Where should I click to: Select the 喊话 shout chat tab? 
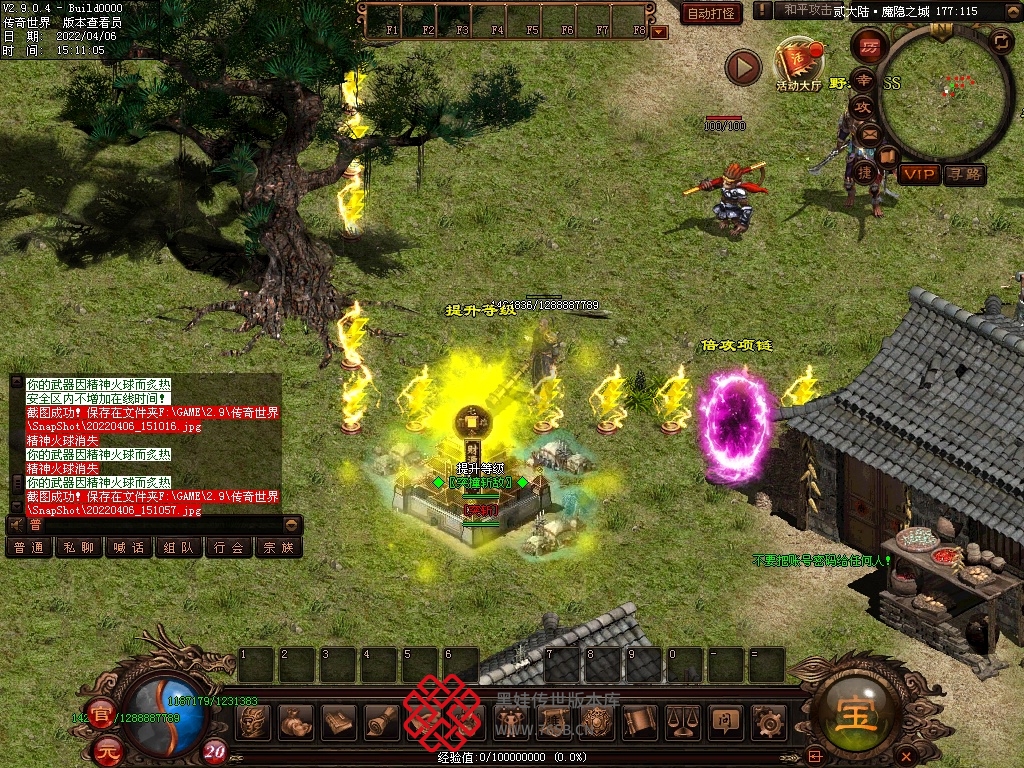click(x=129, y=547)
